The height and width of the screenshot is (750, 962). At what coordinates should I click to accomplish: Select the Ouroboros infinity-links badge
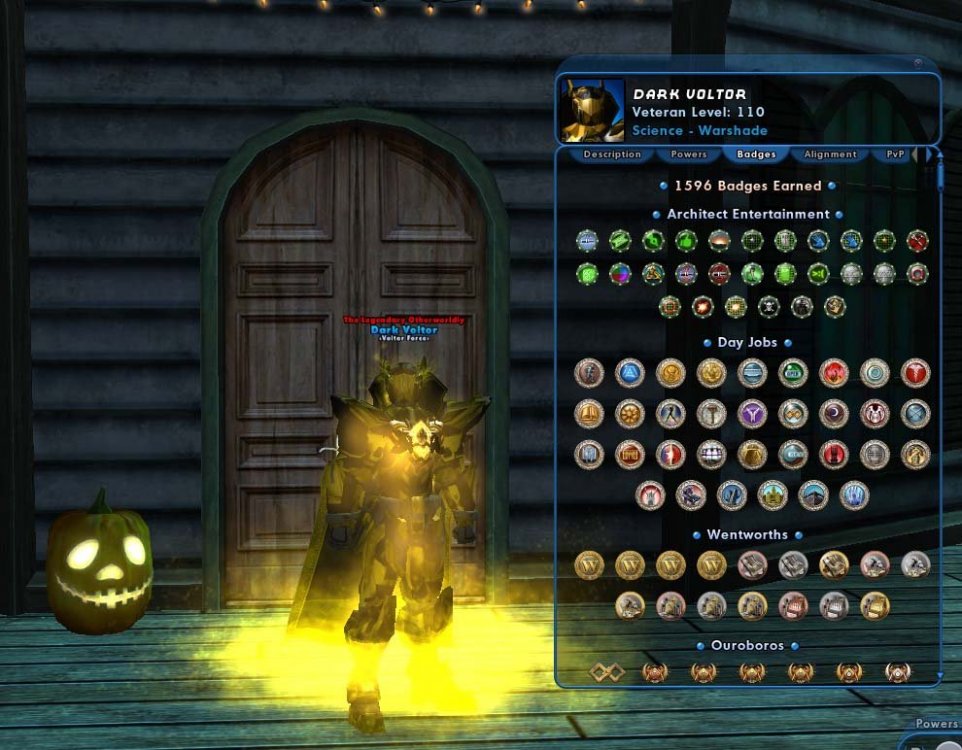pyautogui.click(x=606, y=672)
